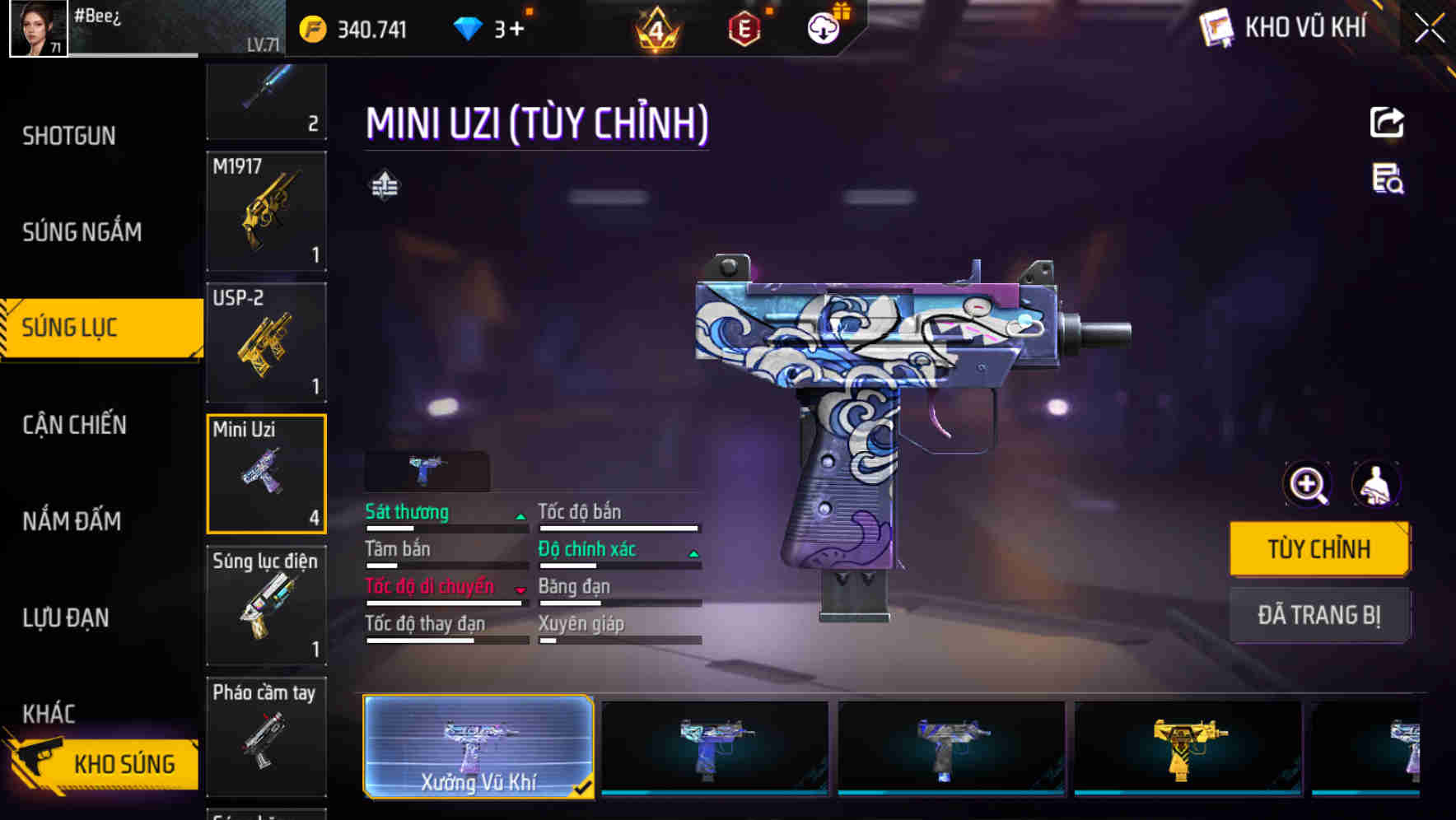Viewport: 1456px width, 820px height.
Task: Tap the share icon
Action: coord(1387,123)
